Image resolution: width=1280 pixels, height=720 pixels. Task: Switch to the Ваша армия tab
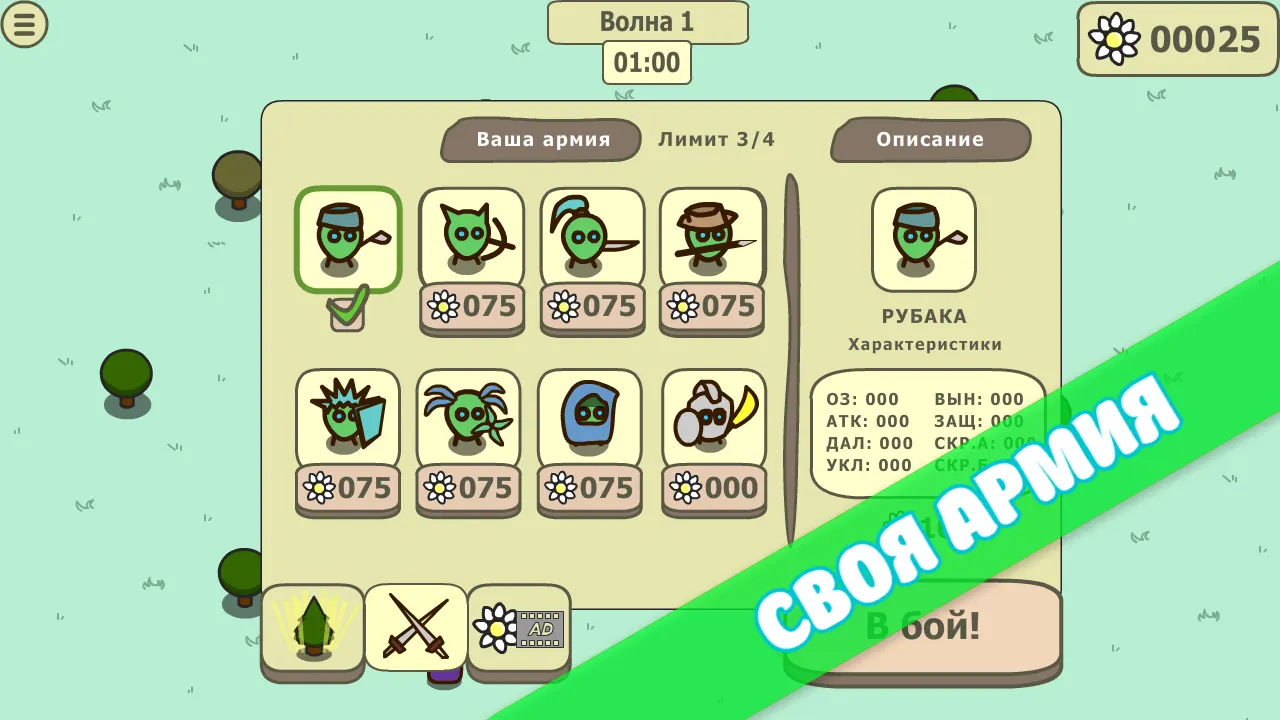(x=540, y=140)
